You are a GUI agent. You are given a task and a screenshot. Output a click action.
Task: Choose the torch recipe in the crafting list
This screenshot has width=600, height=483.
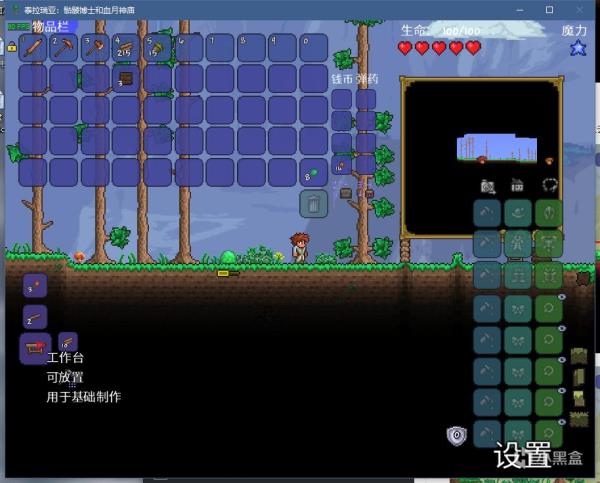click(34, 286)
